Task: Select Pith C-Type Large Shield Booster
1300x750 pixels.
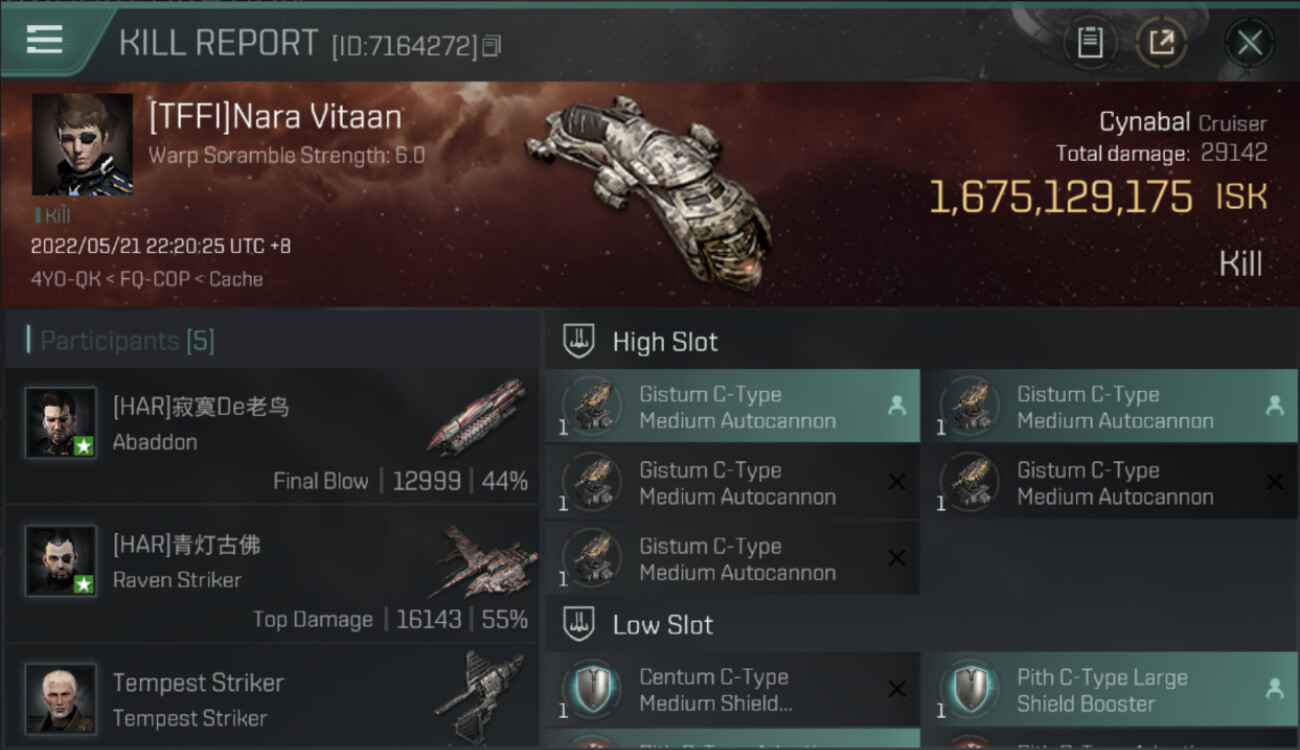Action: (x=1108, y=690)
